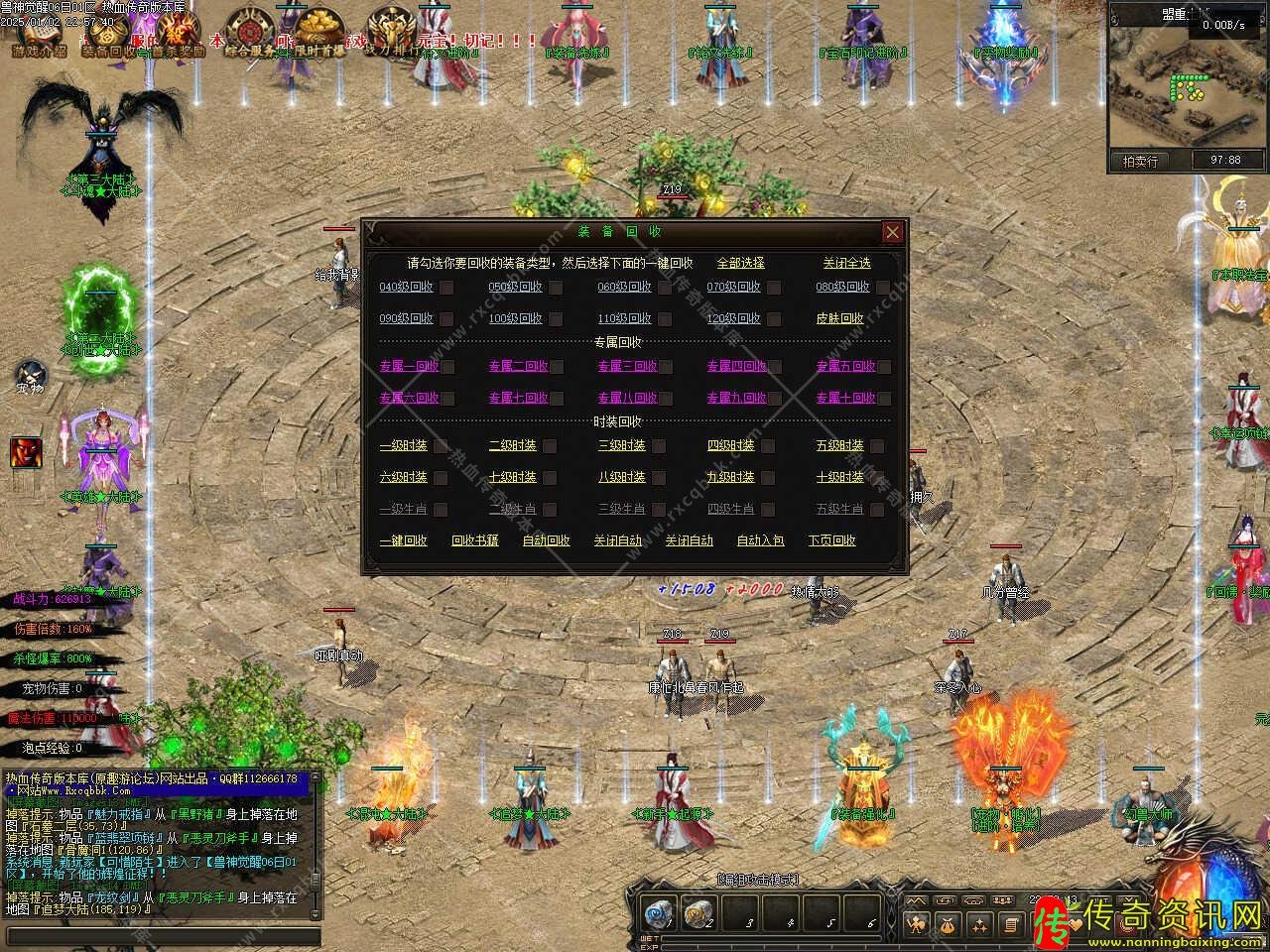Open the 游戏介绍 top icon
The width and height of the screenshot is (1270, 952).
click(38, 32)
